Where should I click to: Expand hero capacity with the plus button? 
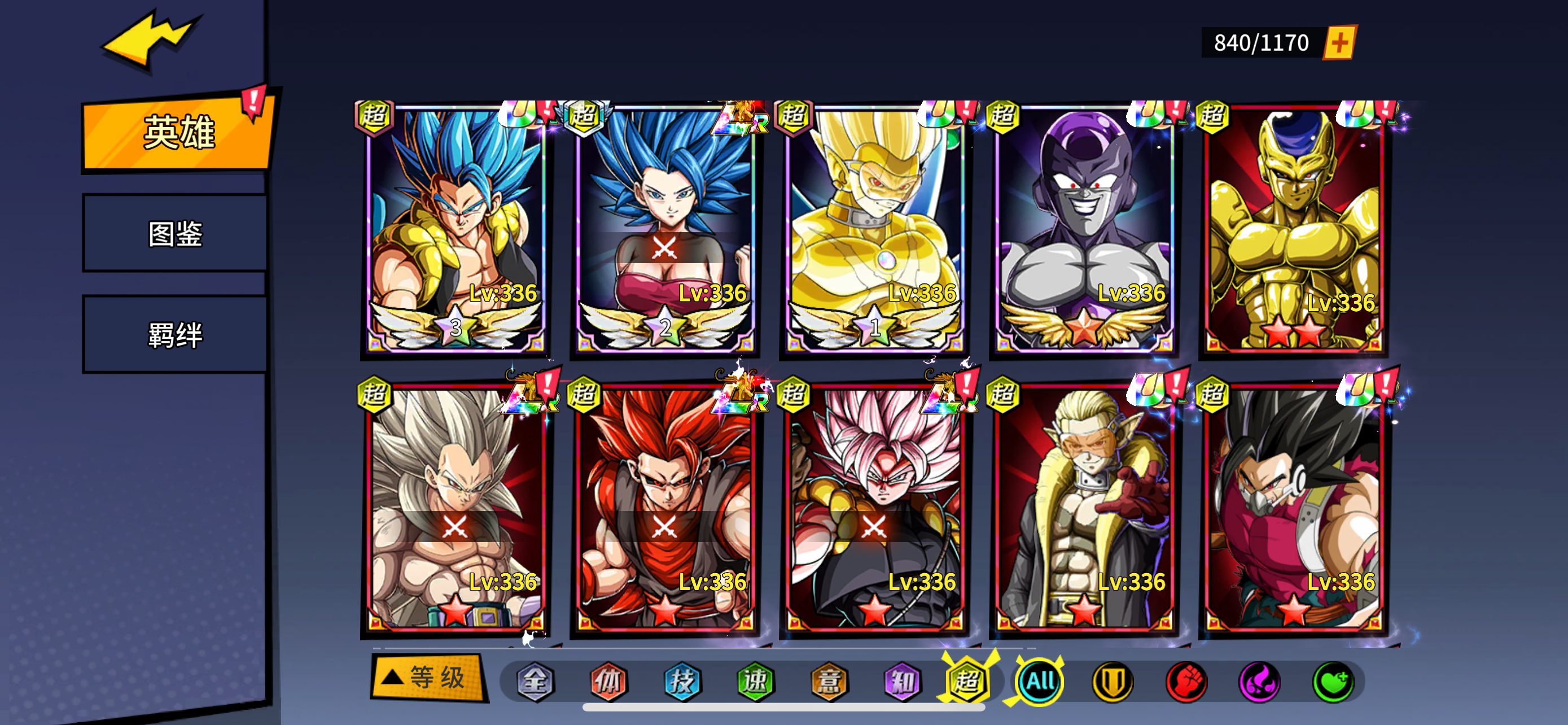[x=1340, y=42]
